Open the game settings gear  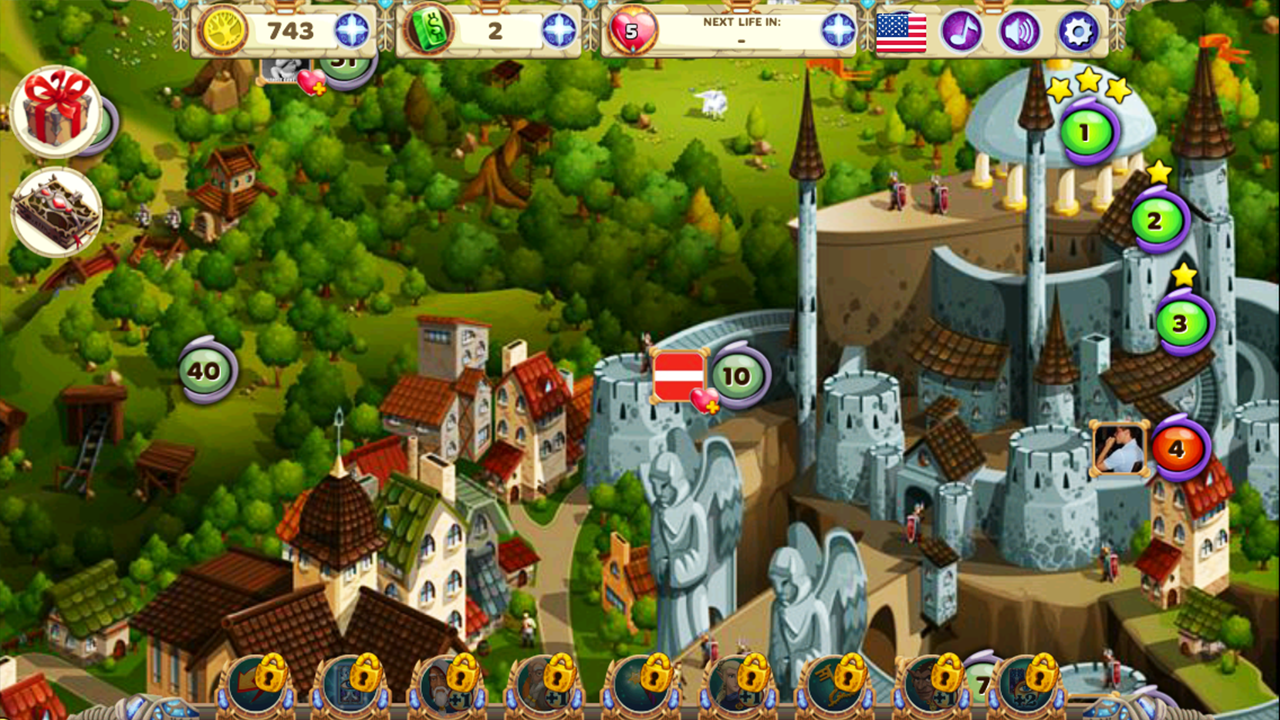click(1078, 31)
